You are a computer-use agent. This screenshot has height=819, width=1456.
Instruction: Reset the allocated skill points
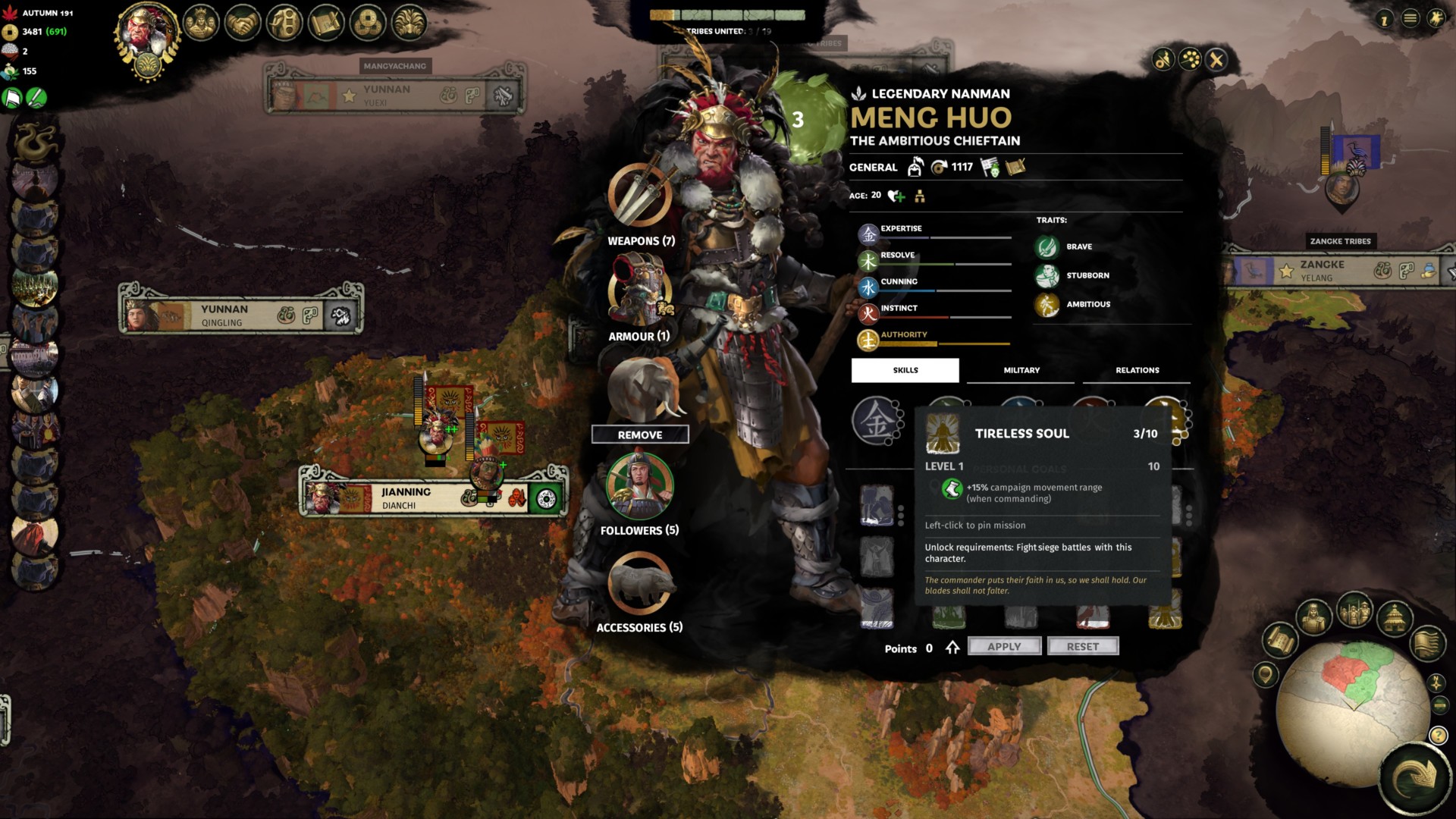point(1082,646)
